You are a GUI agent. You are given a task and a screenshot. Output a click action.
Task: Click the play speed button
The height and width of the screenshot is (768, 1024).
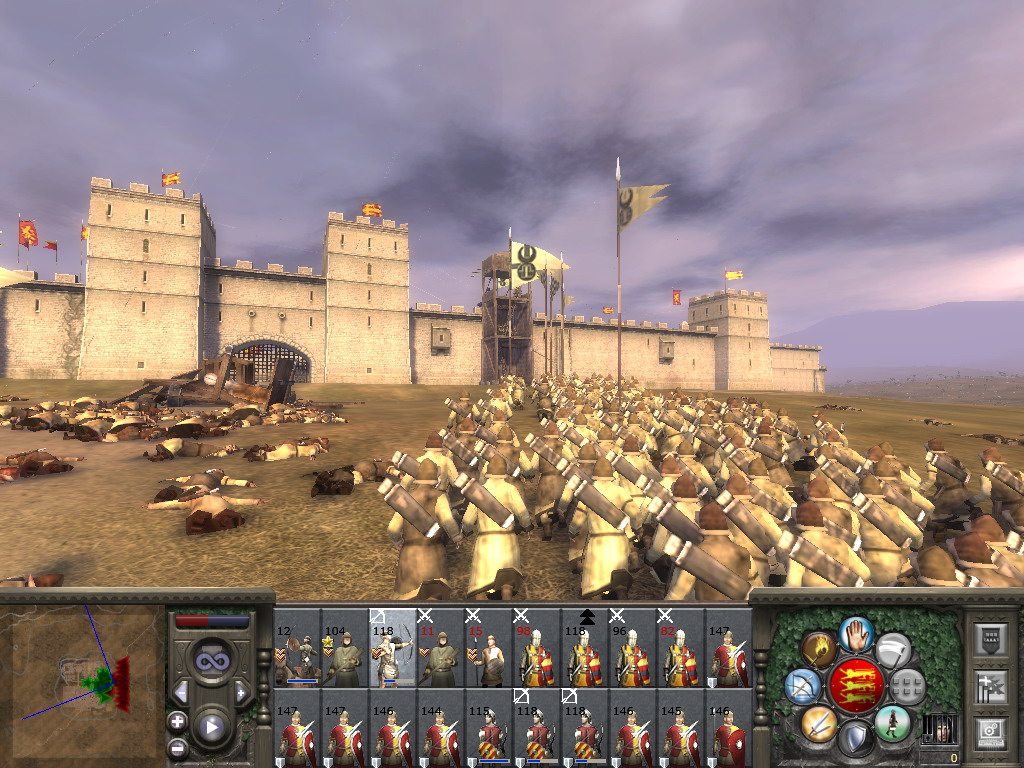(211, 727)
